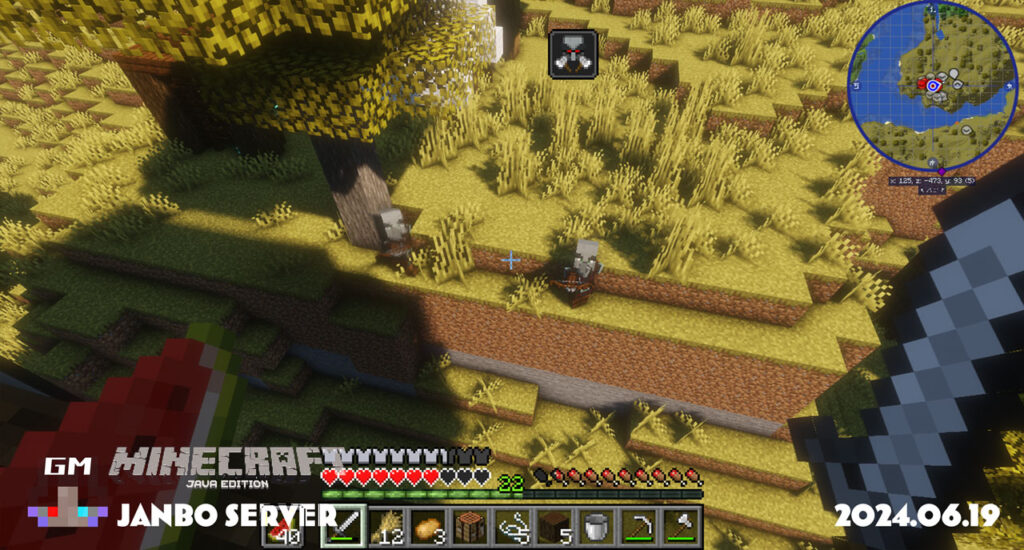
Task: Select the bread slot holding 3
Action: coord(427,525)
